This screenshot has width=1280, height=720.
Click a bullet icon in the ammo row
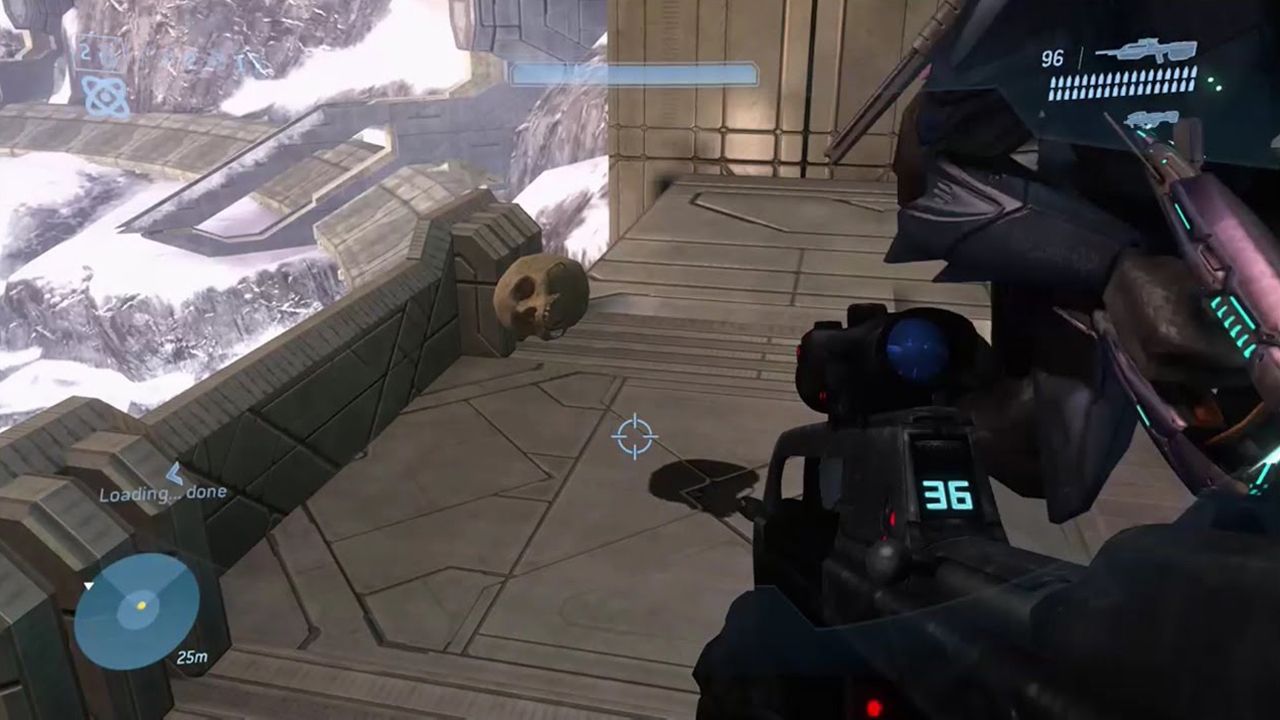point(1120,85)
